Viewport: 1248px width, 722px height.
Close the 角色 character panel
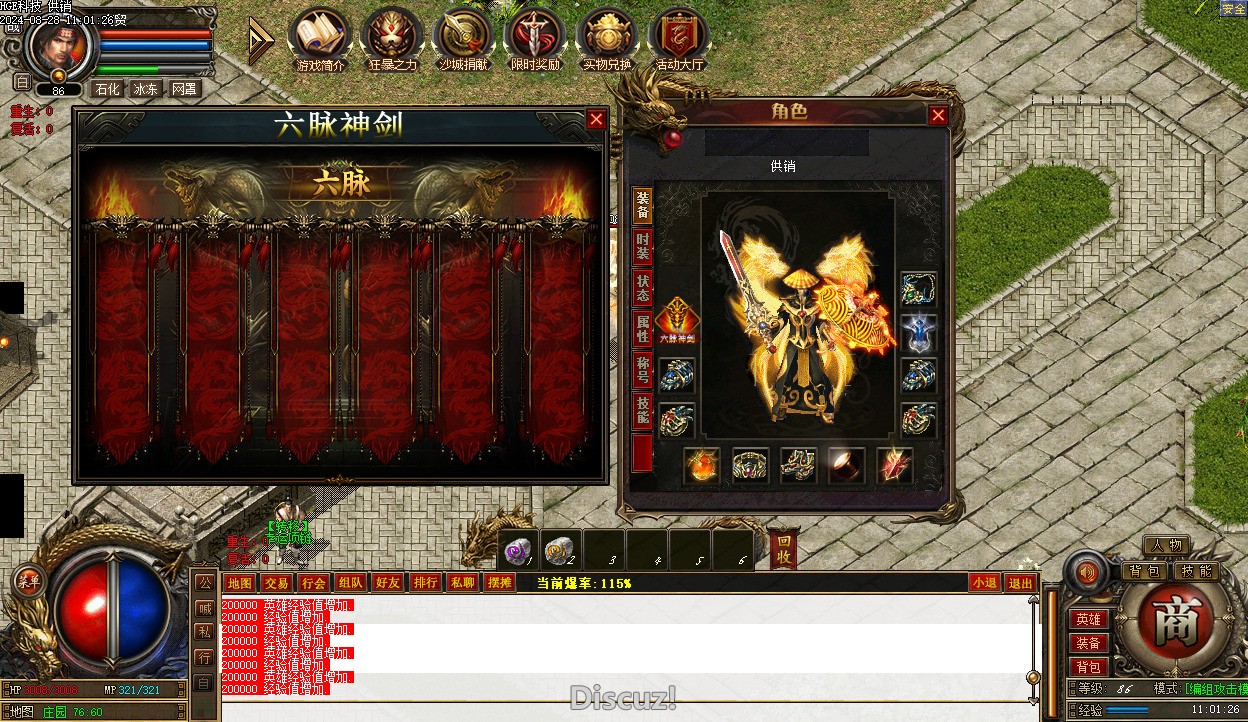pos(938,116)
